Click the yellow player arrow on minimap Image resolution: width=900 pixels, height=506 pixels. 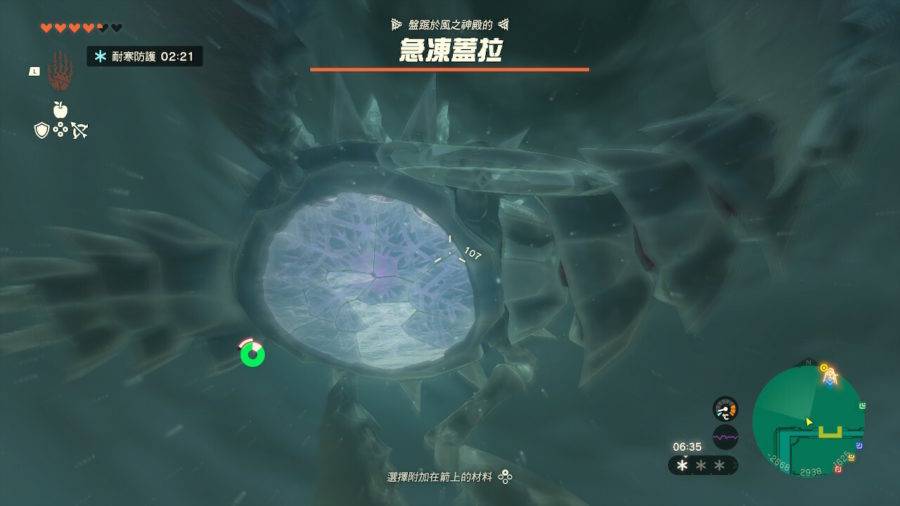tap(808, 422)
